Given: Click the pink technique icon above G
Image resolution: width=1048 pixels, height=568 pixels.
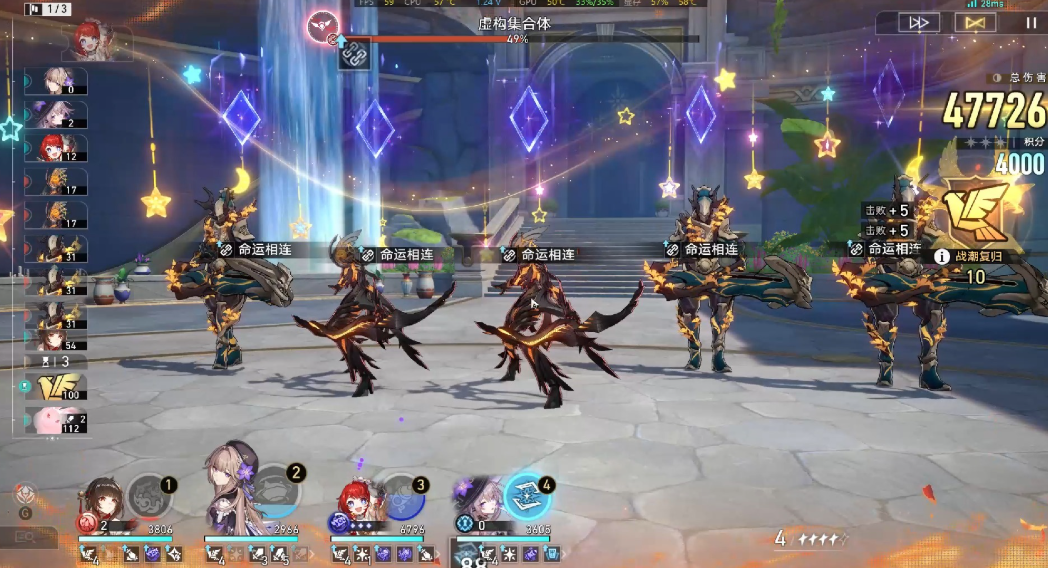Looking at the screenshot, I should (x=26, y=493).
